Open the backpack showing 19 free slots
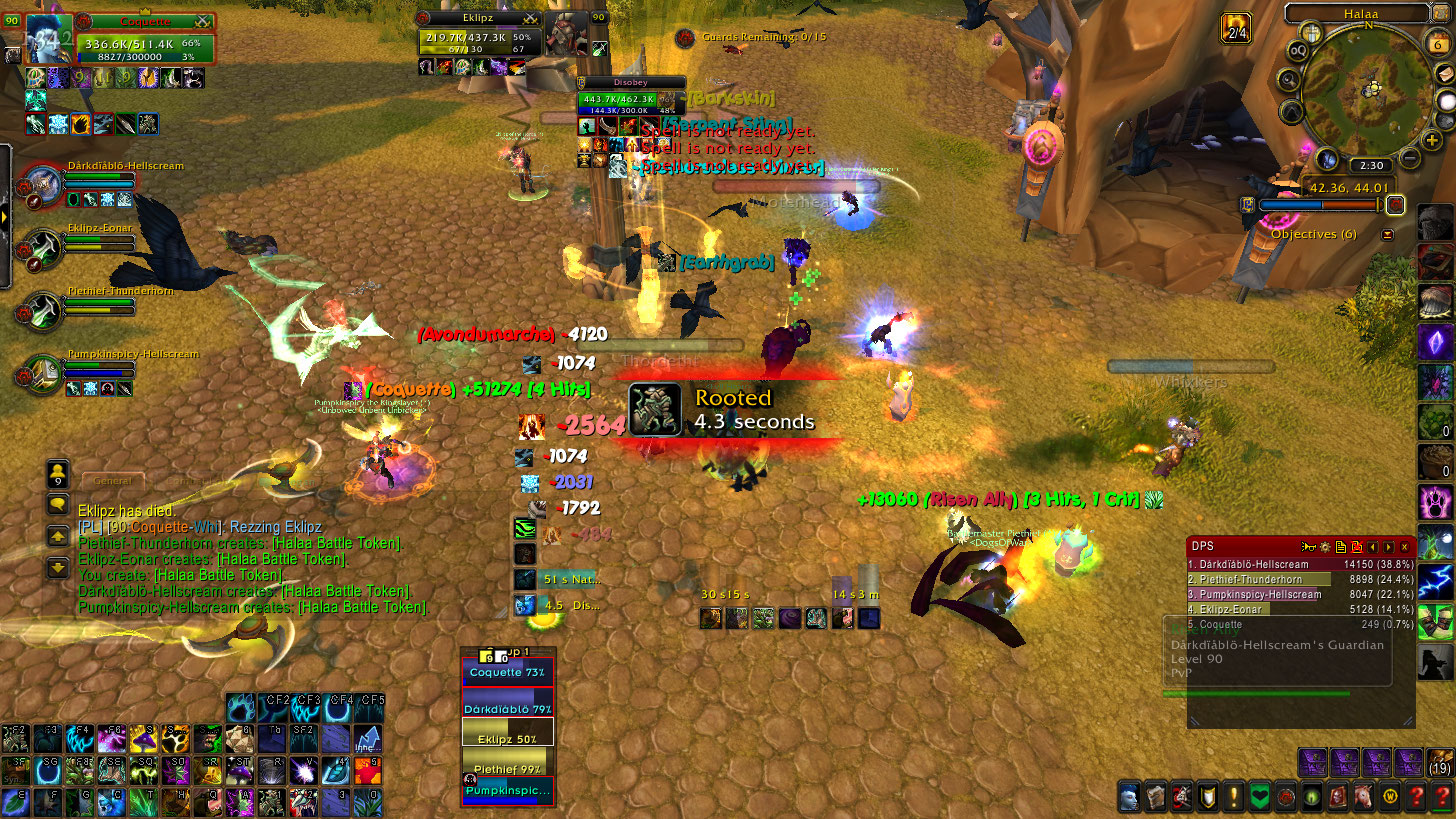Image resolution: width=1456 pixels, height=819 pixels. tap(1440, 762)
